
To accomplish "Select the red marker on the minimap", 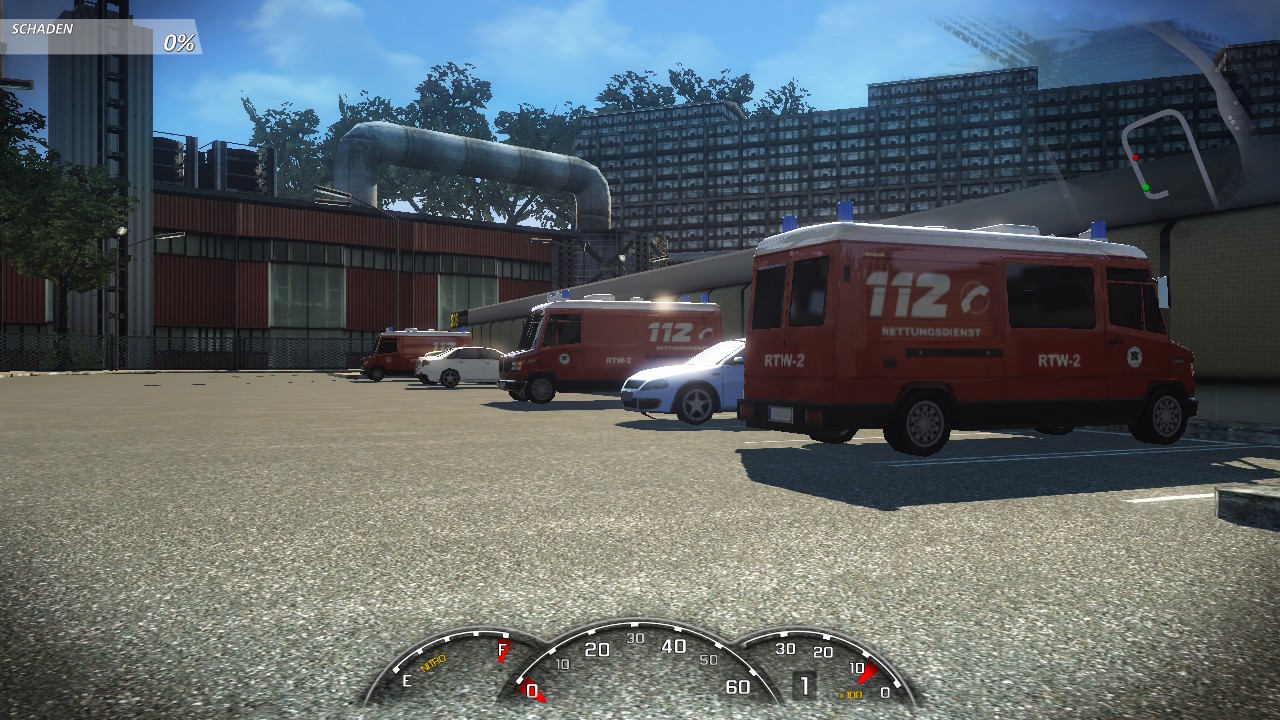I will [x=1136, y=157].
